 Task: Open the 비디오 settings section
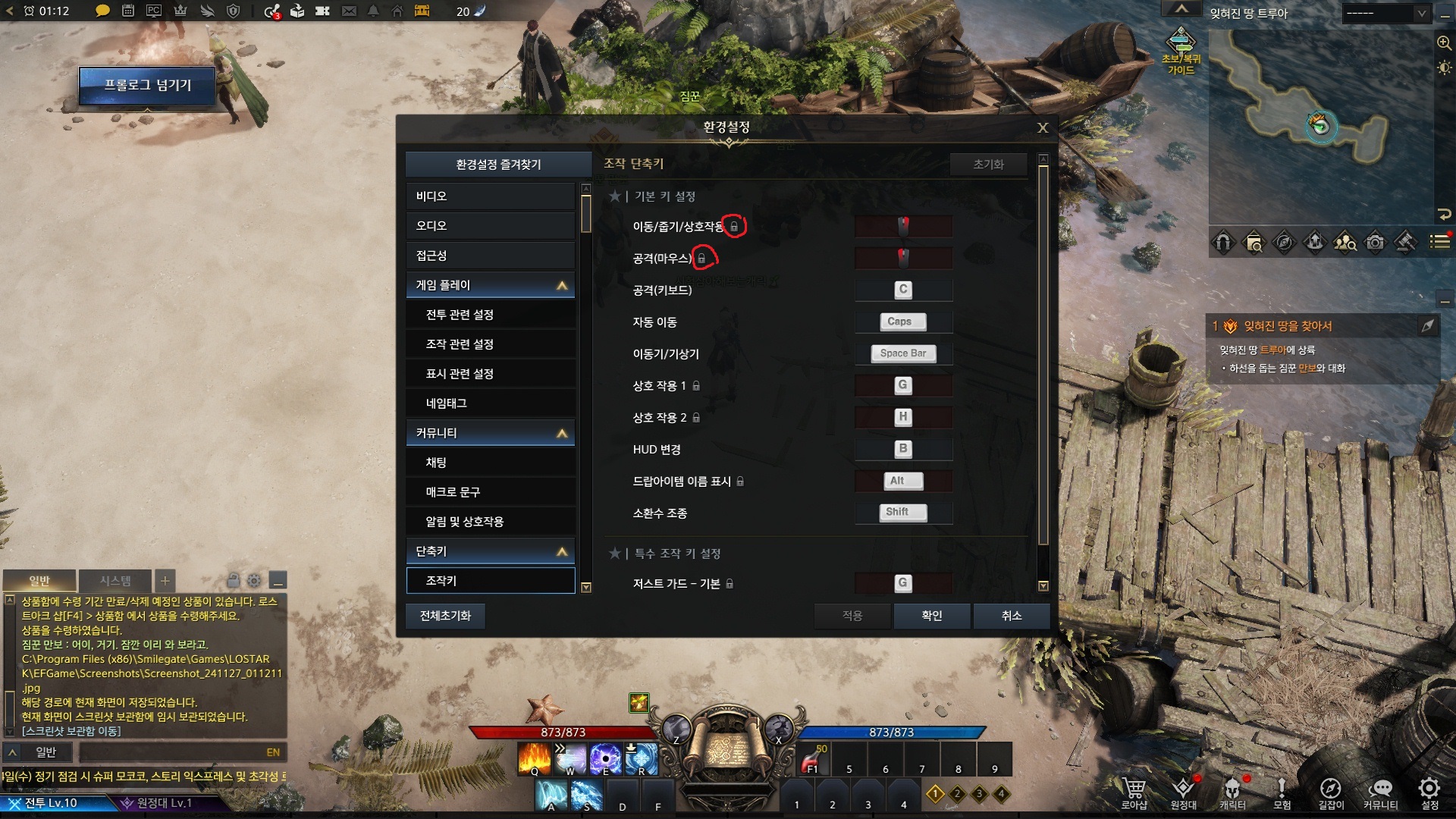(490, 196)
